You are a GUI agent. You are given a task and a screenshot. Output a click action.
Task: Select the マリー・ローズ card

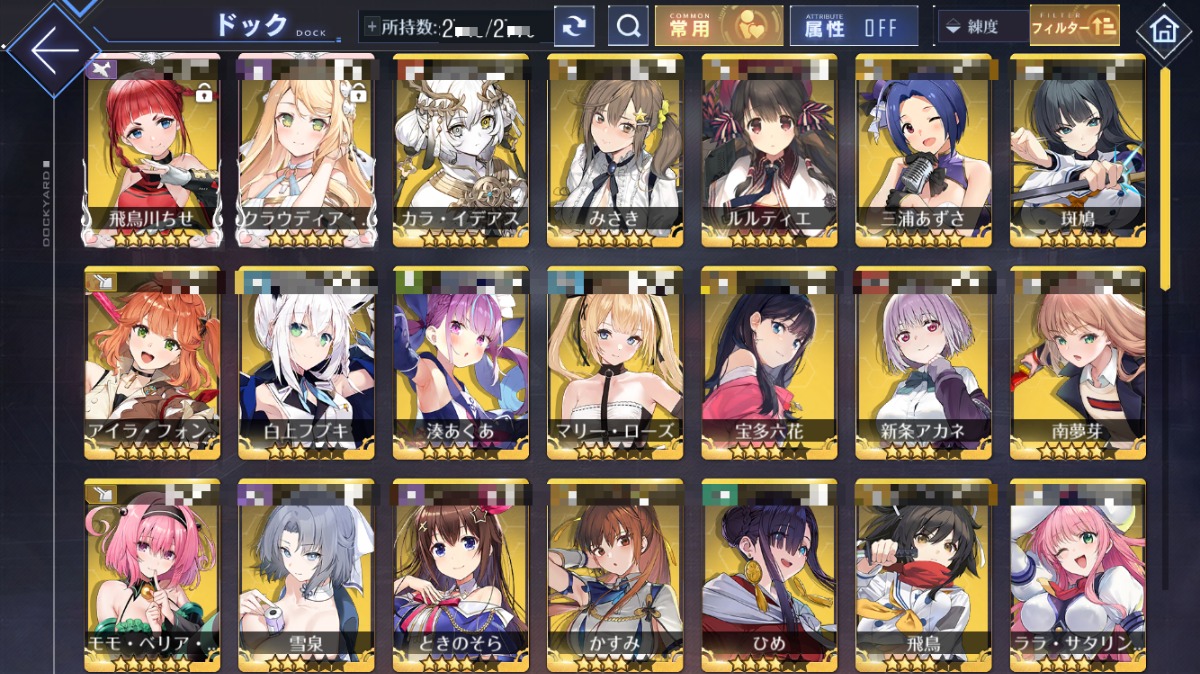click(x=615, y=362)
